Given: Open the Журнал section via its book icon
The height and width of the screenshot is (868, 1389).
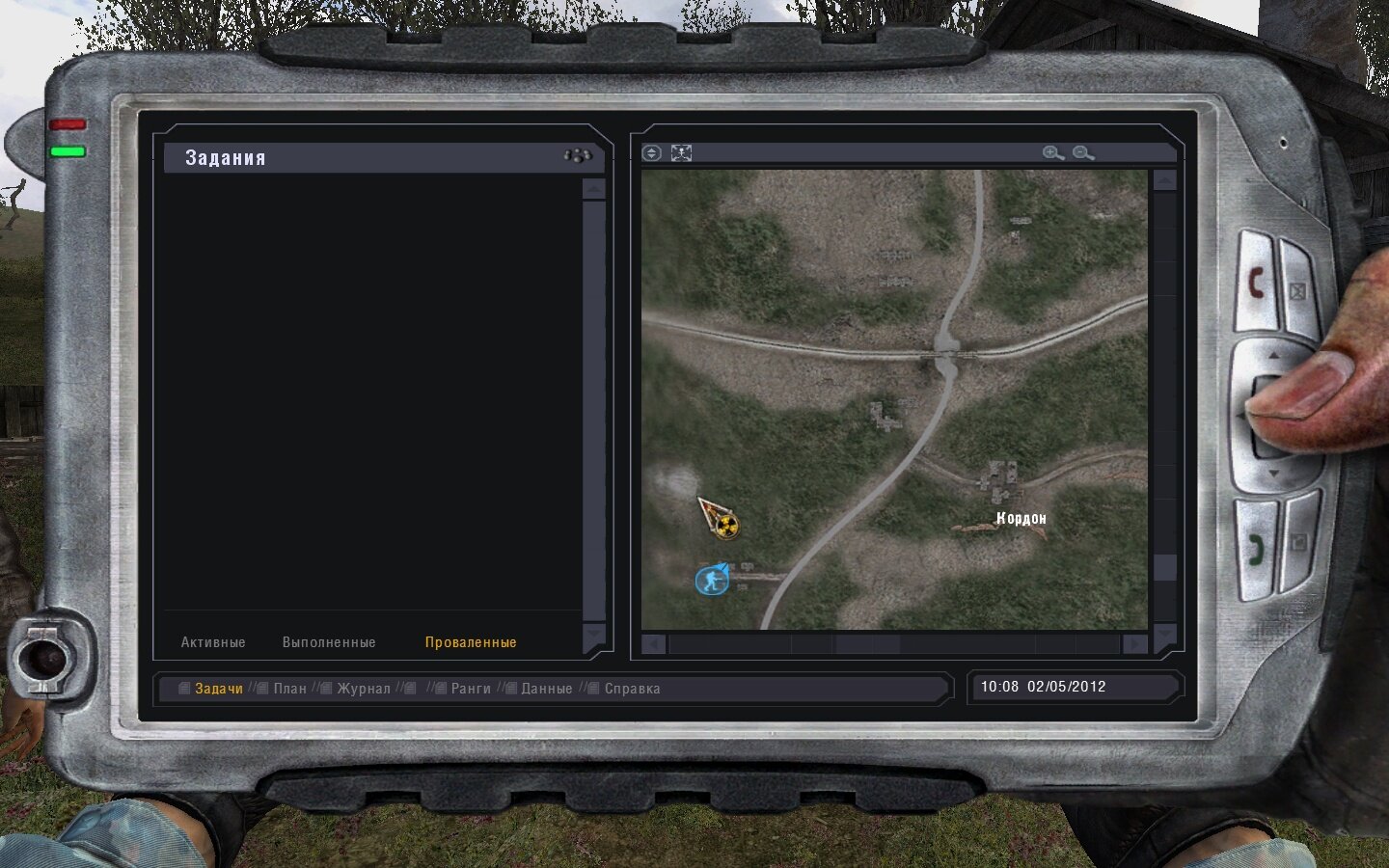Looking at the screenshot, I should tap(325, 689).
